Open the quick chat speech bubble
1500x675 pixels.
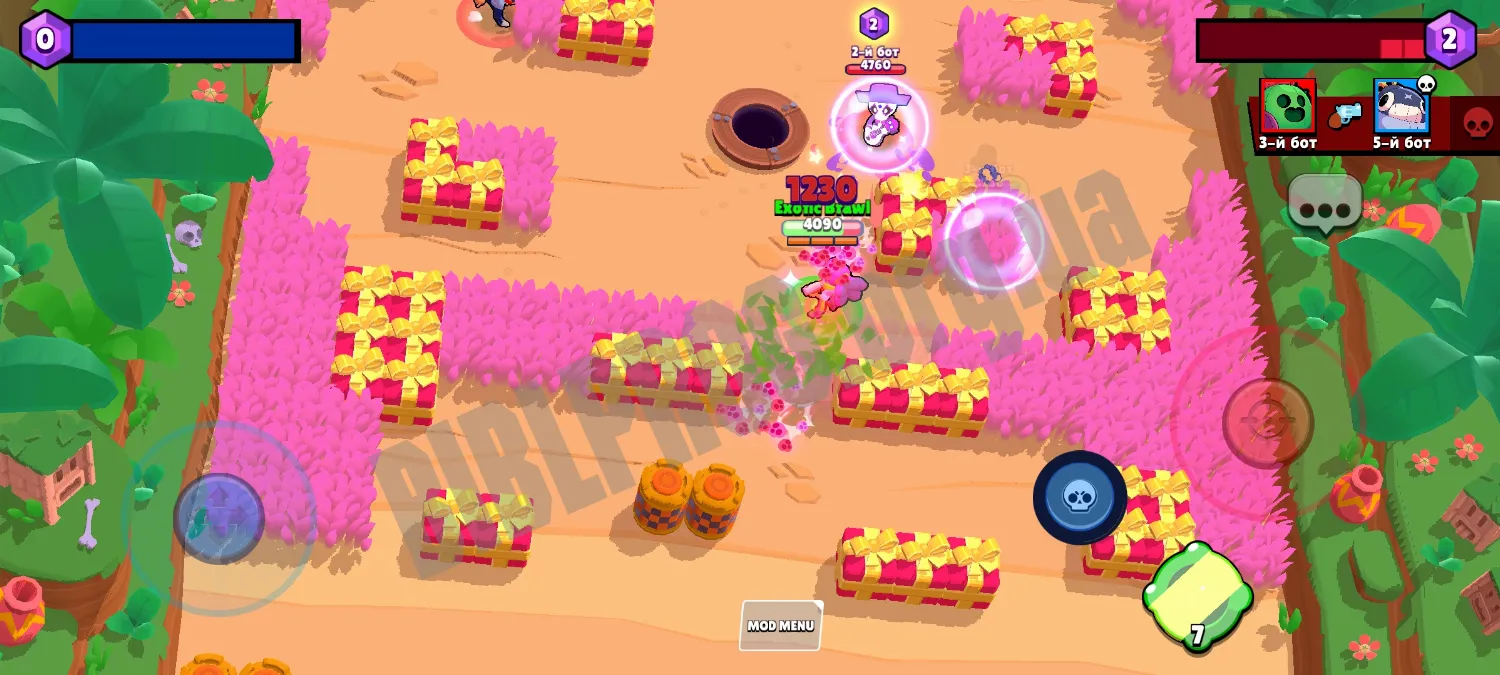coord(1325,203)
